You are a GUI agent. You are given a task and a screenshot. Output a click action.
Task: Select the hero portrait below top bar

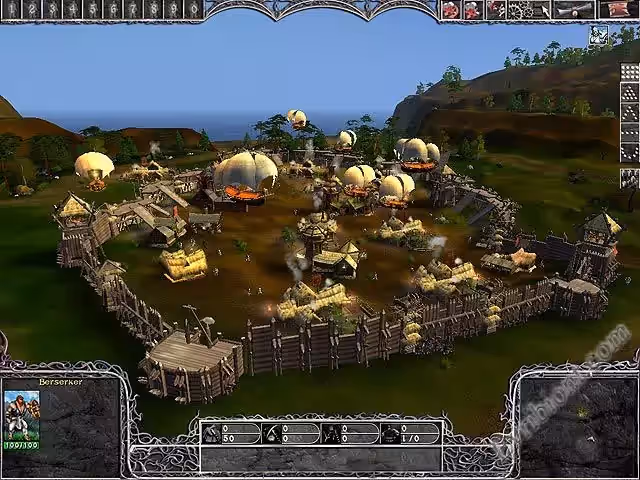pyautogui.click(x=598, y=36)
